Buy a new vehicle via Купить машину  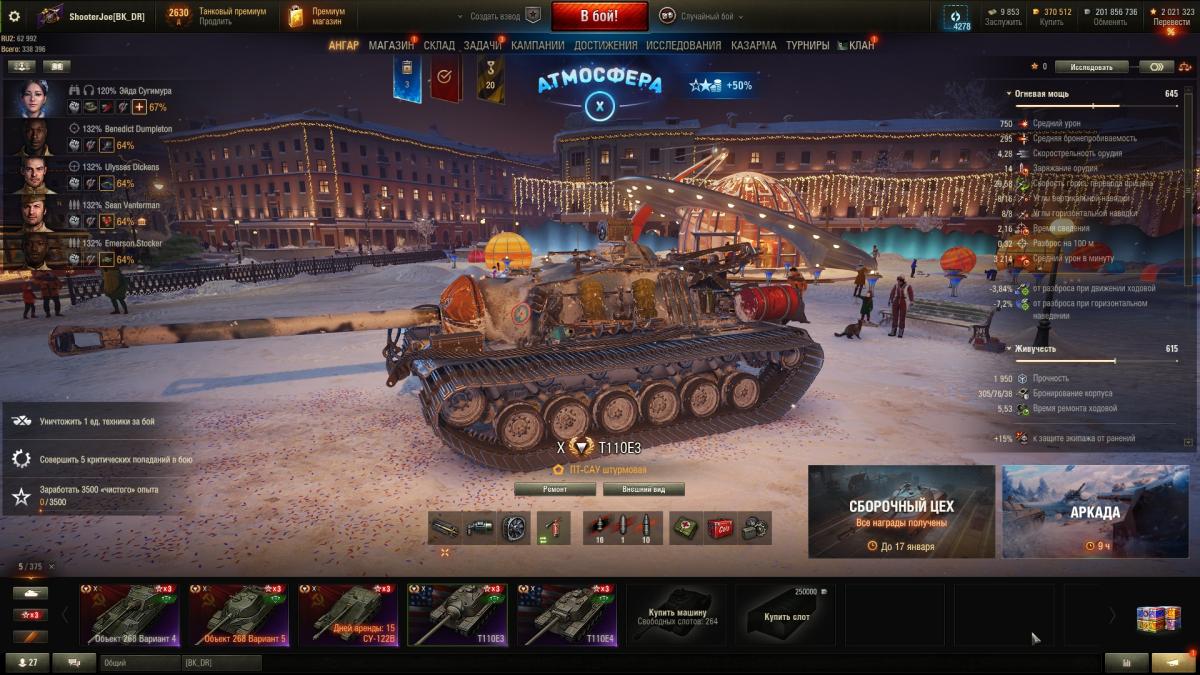click(x=677, y=615)
